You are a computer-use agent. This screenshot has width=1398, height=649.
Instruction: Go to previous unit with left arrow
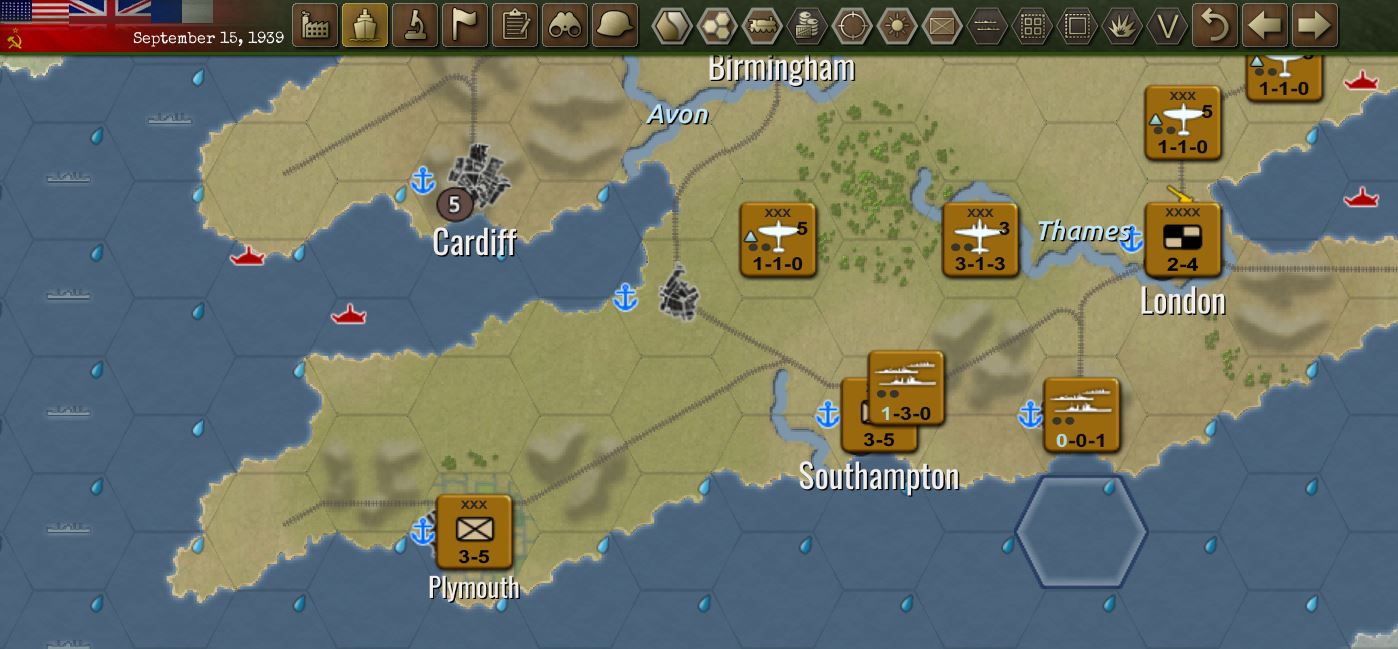pos(1265,25)
